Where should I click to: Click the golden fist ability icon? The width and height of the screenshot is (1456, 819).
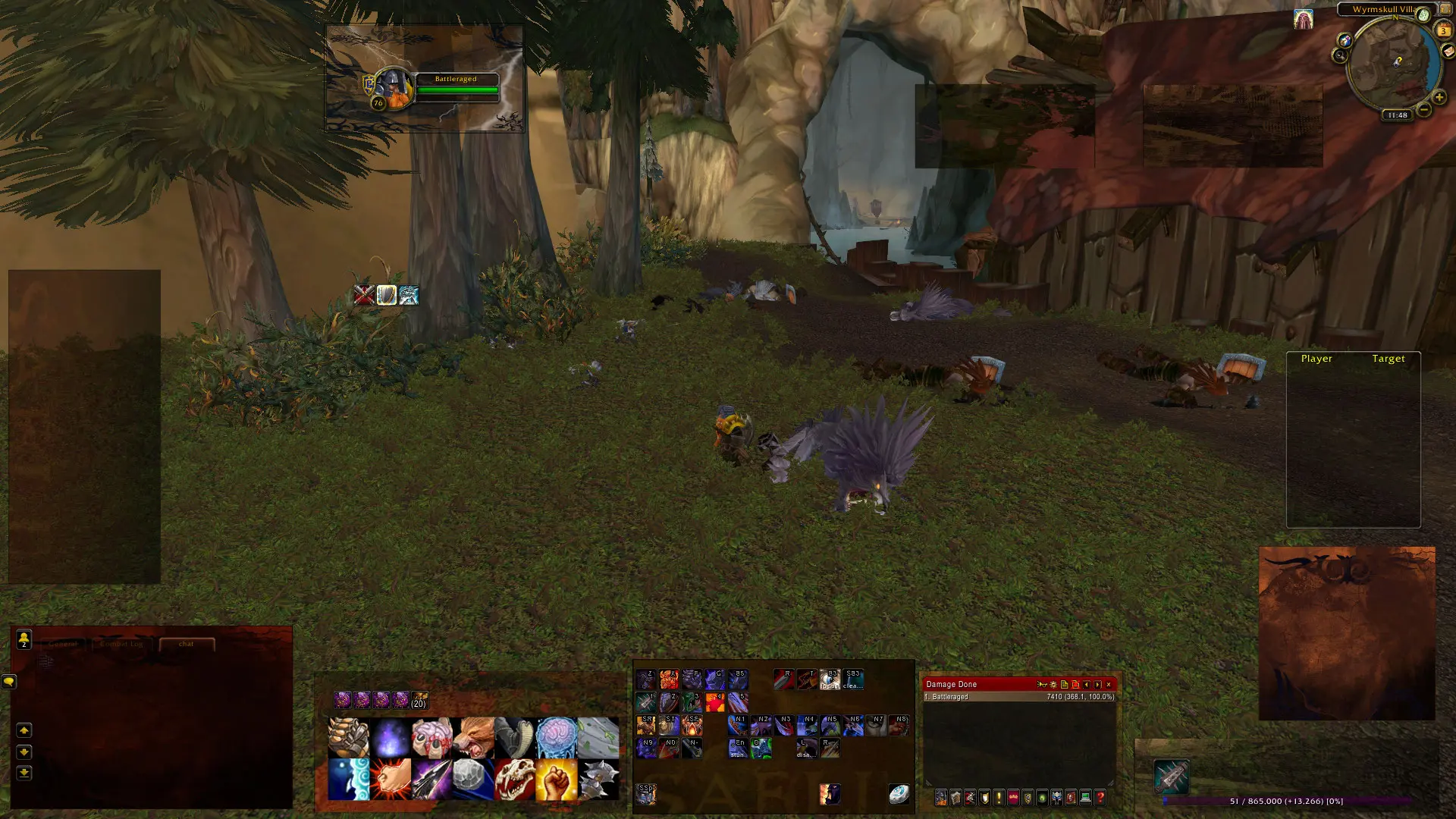[x=556, y=780]
